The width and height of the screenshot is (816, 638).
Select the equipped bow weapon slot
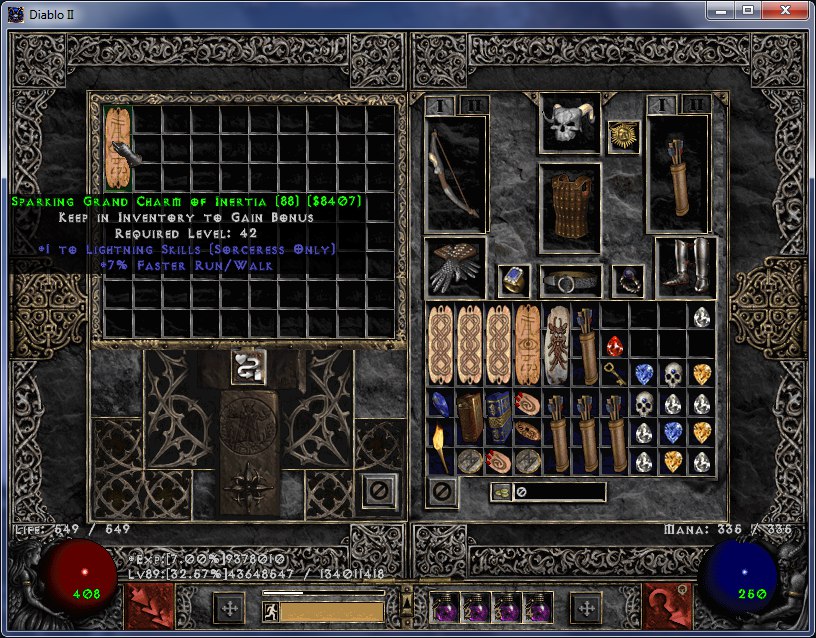[x=455, y=173]
